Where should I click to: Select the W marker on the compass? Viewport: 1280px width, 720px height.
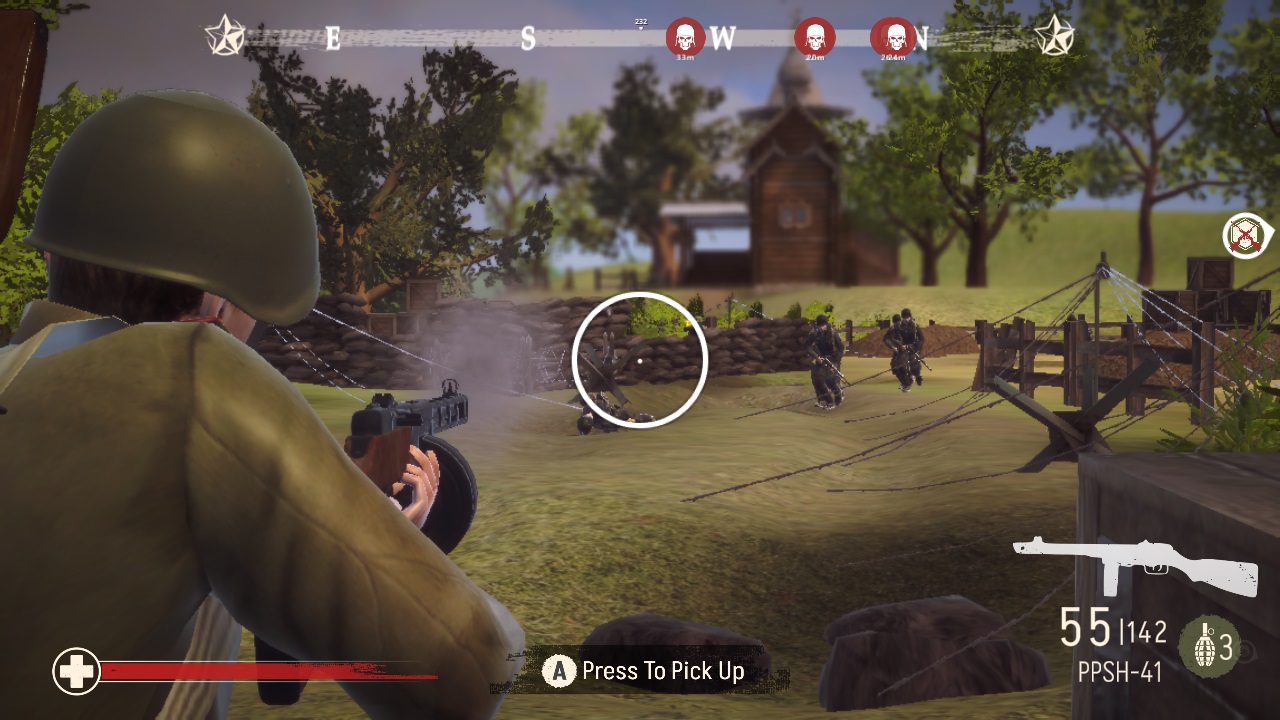click(723, 40)
